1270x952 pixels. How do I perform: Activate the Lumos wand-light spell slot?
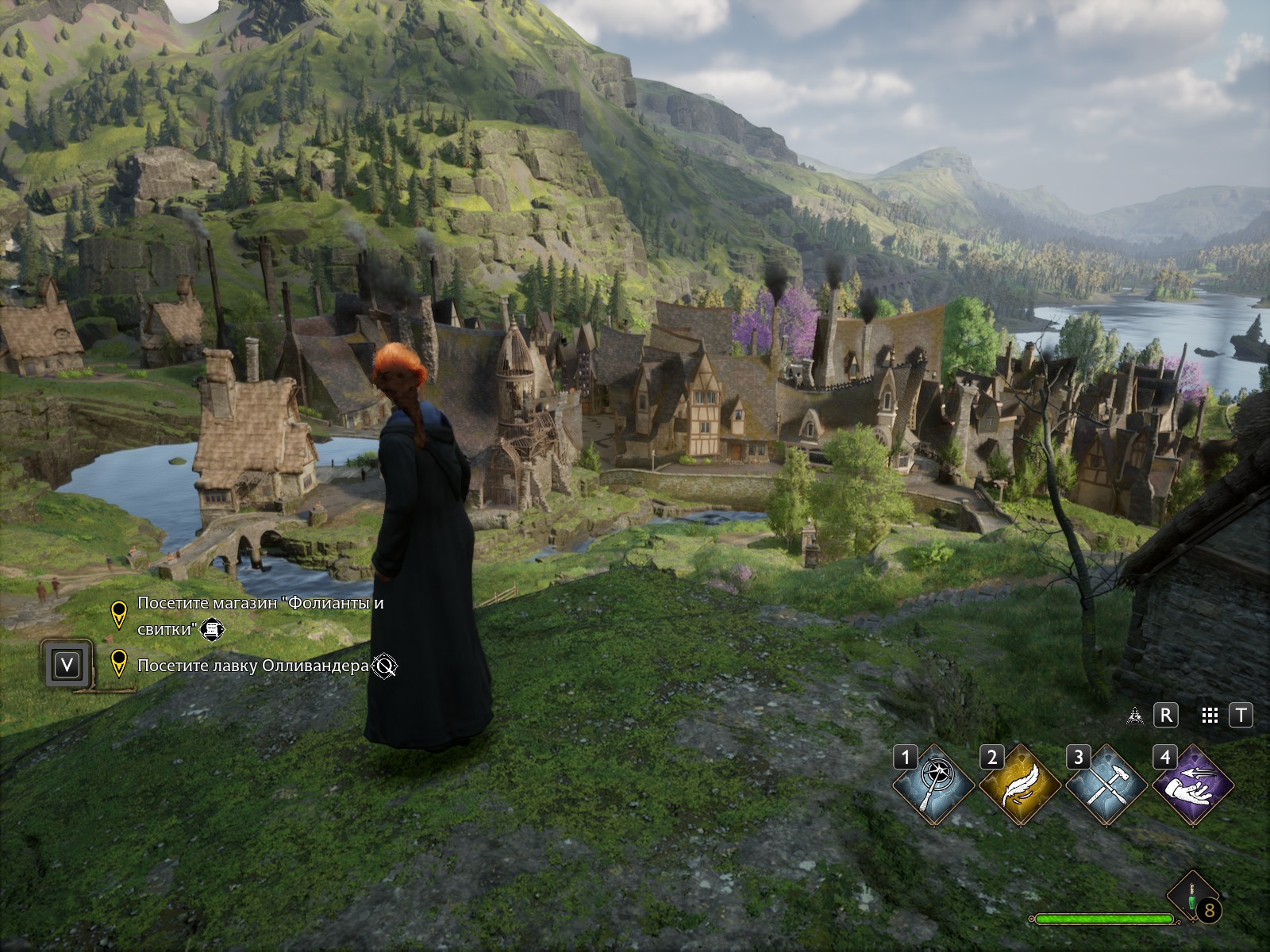[x=934, y=785]
